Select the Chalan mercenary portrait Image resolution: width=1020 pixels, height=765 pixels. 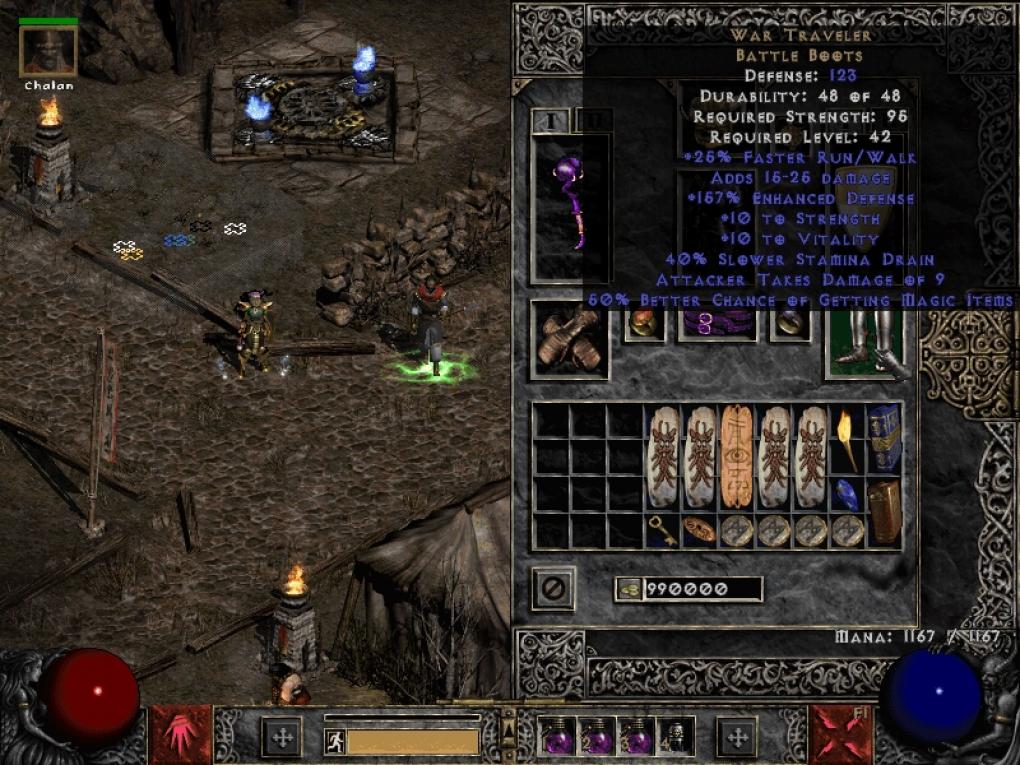pyautogui.click(x=48, y=52)
